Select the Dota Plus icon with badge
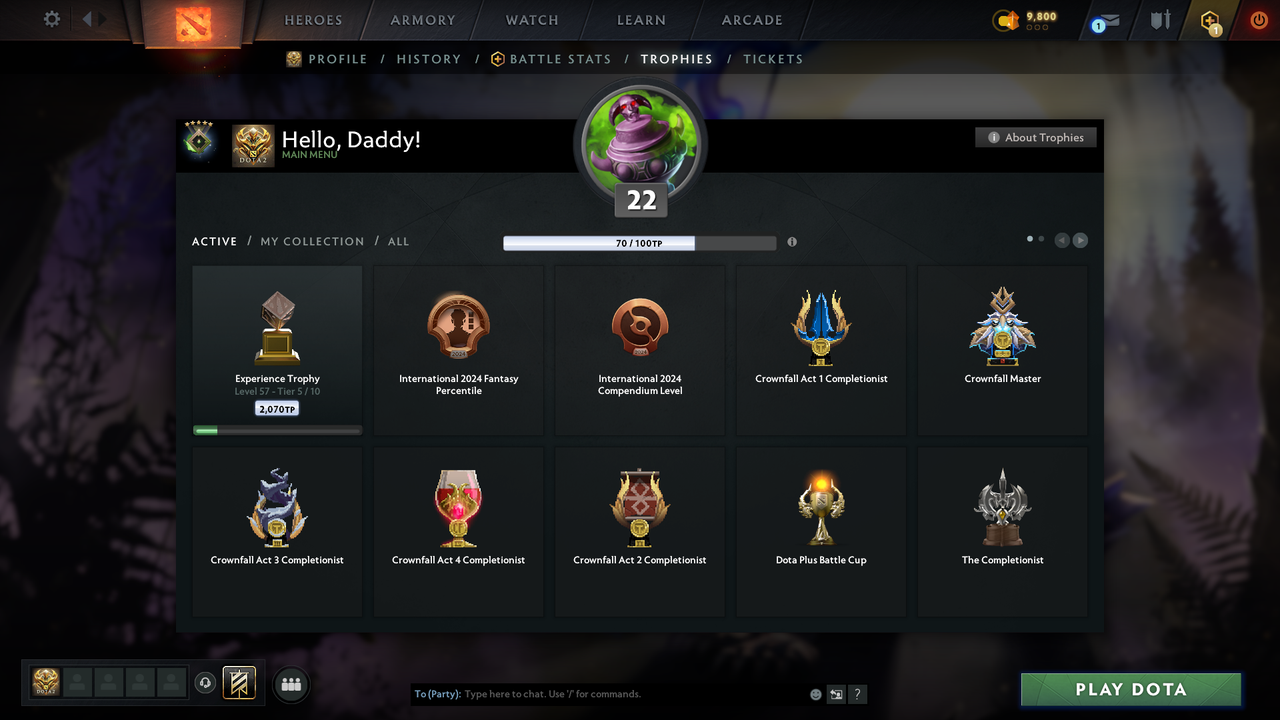 click(x=1209, y=20)
